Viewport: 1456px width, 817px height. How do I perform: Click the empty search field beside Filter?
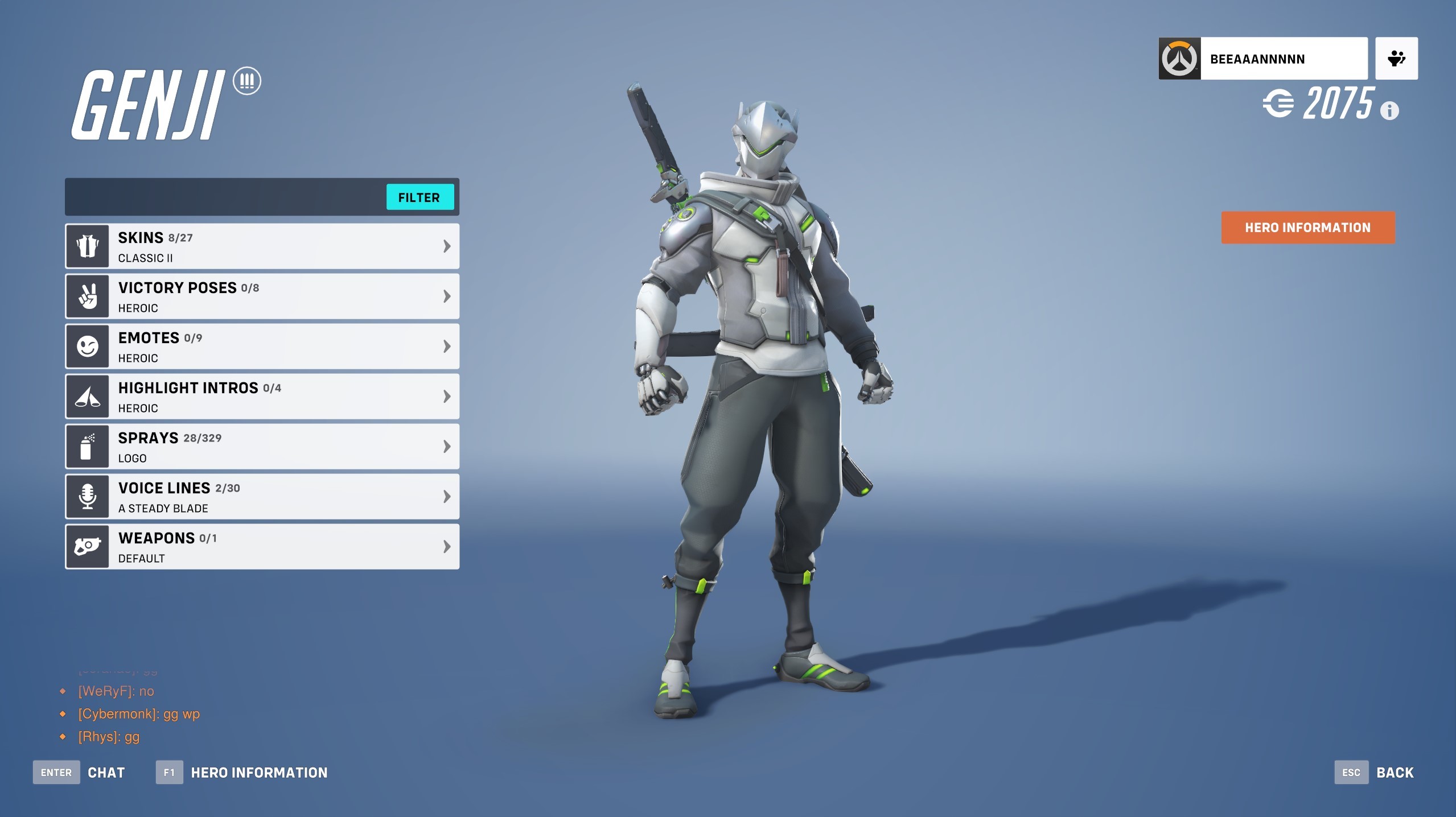(222, 197)
